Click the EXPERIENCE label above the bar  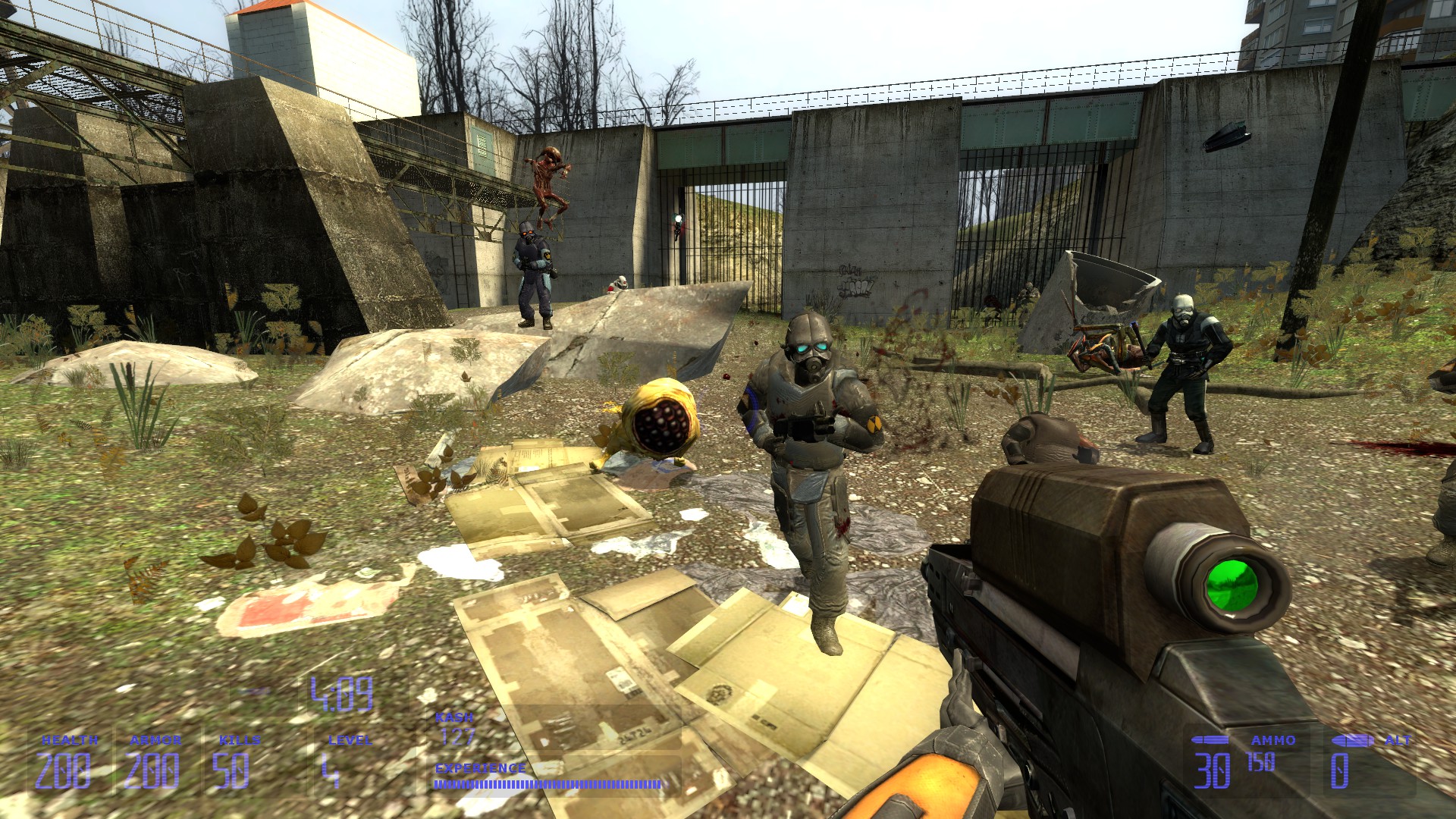[479, 767]
